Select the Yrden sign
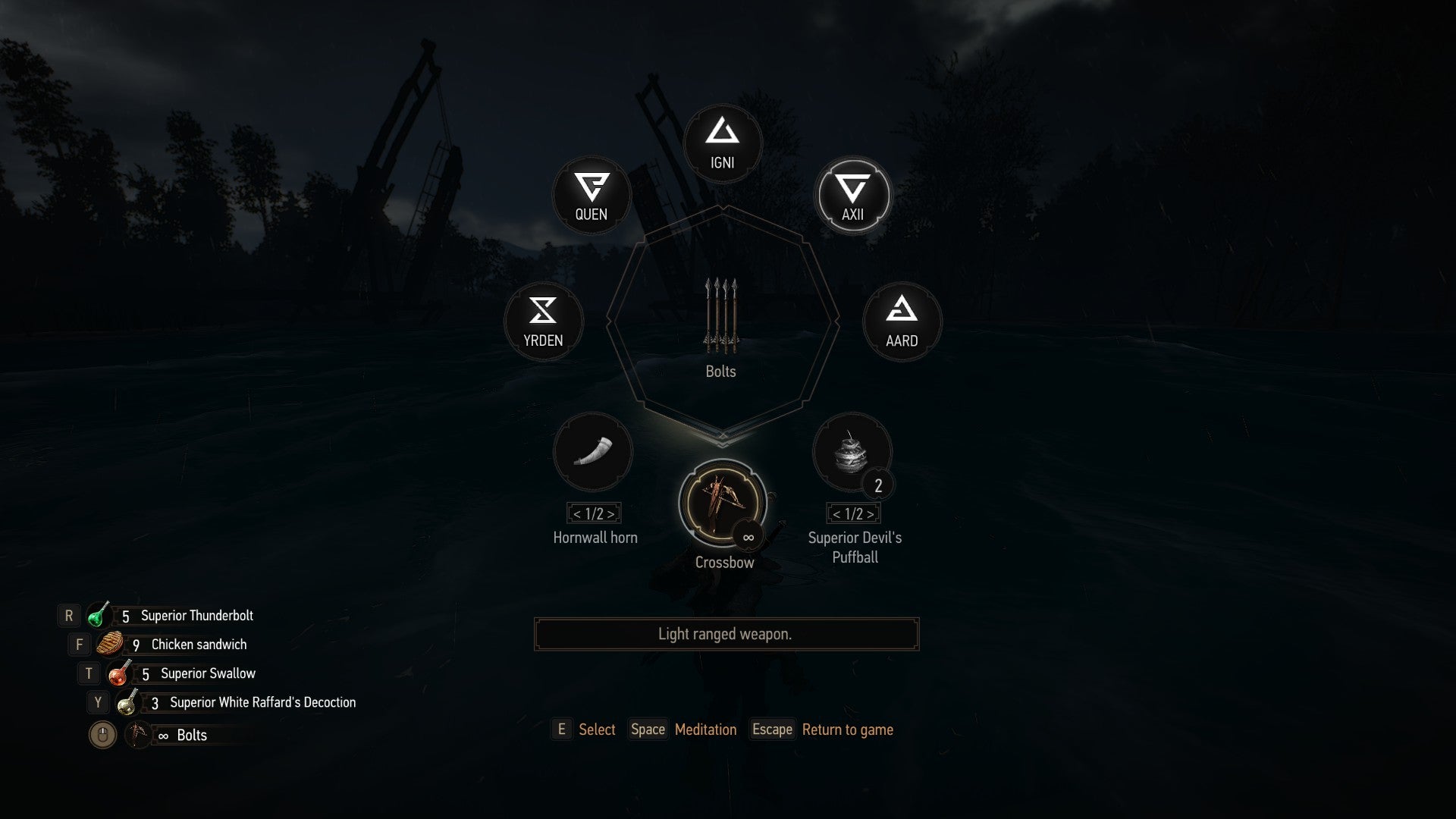1456x819 pixels. [x=543, y=322]
